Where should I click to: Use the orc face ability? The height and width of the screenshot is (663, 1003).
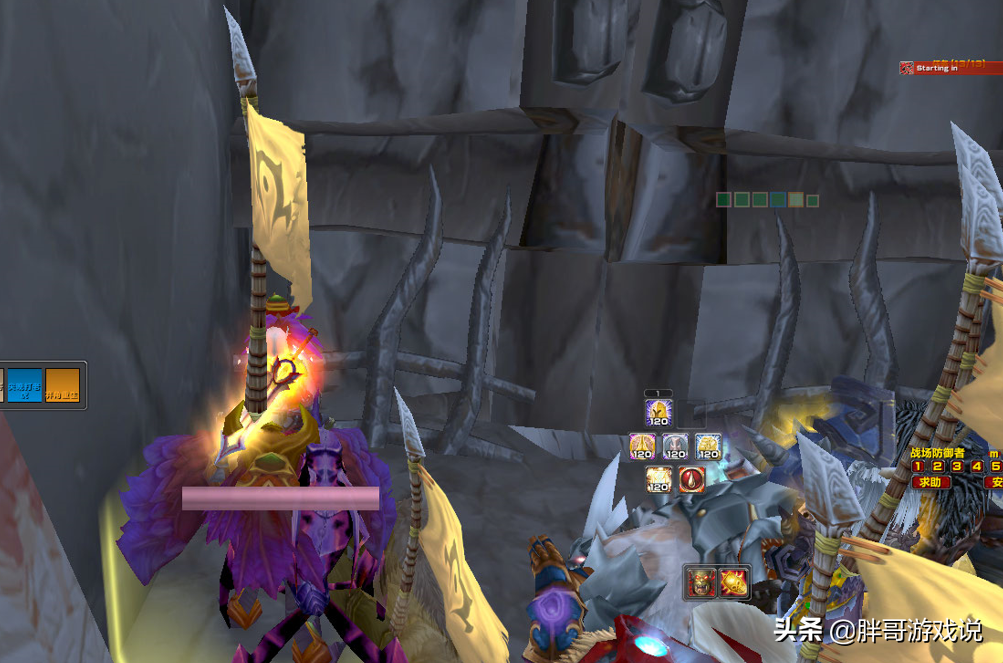[x=700, y=582]
